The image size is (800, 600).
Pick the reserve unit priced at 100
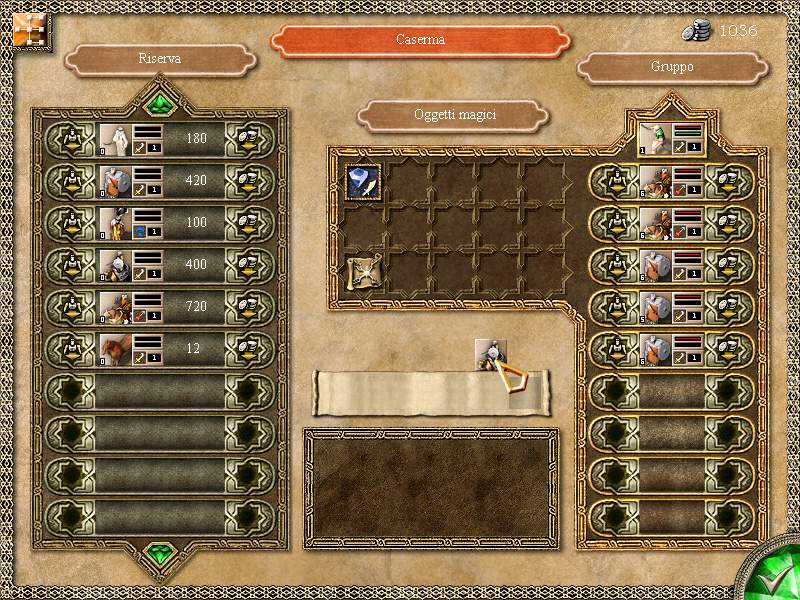113,224
